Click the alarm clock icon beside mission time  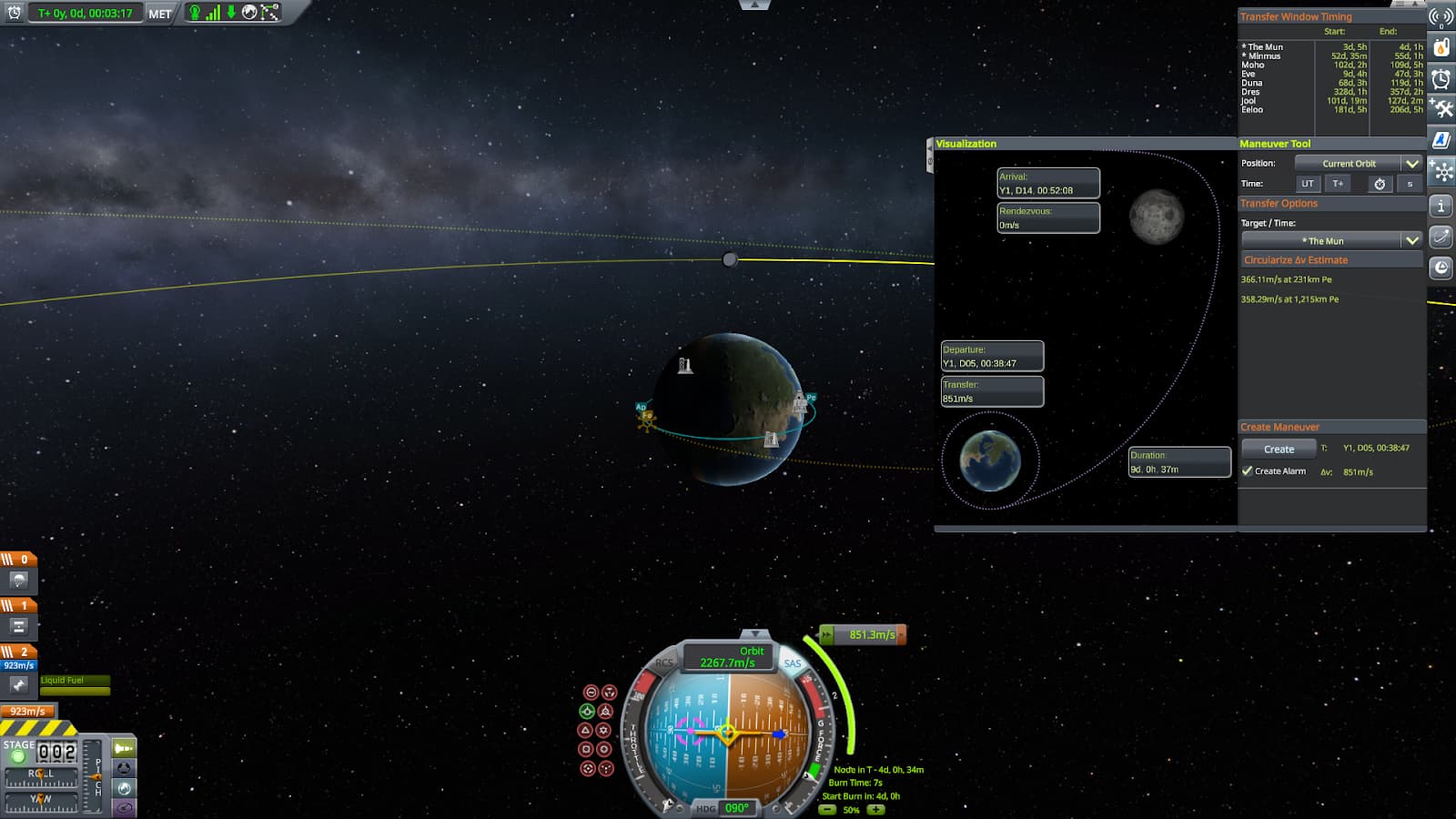click(x=14, y=13)
